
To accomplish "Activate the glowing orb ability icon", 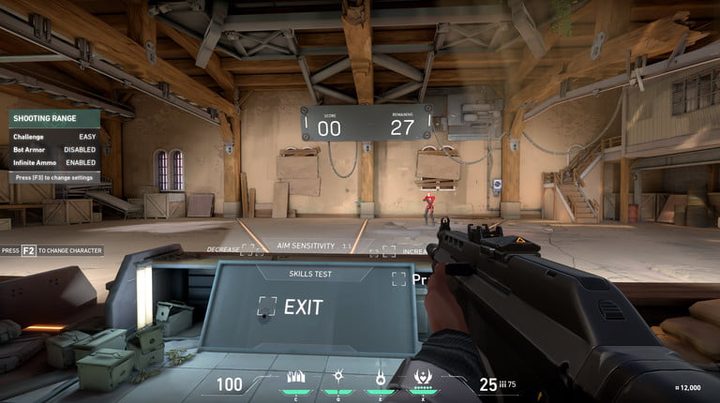I will point(338,377).
